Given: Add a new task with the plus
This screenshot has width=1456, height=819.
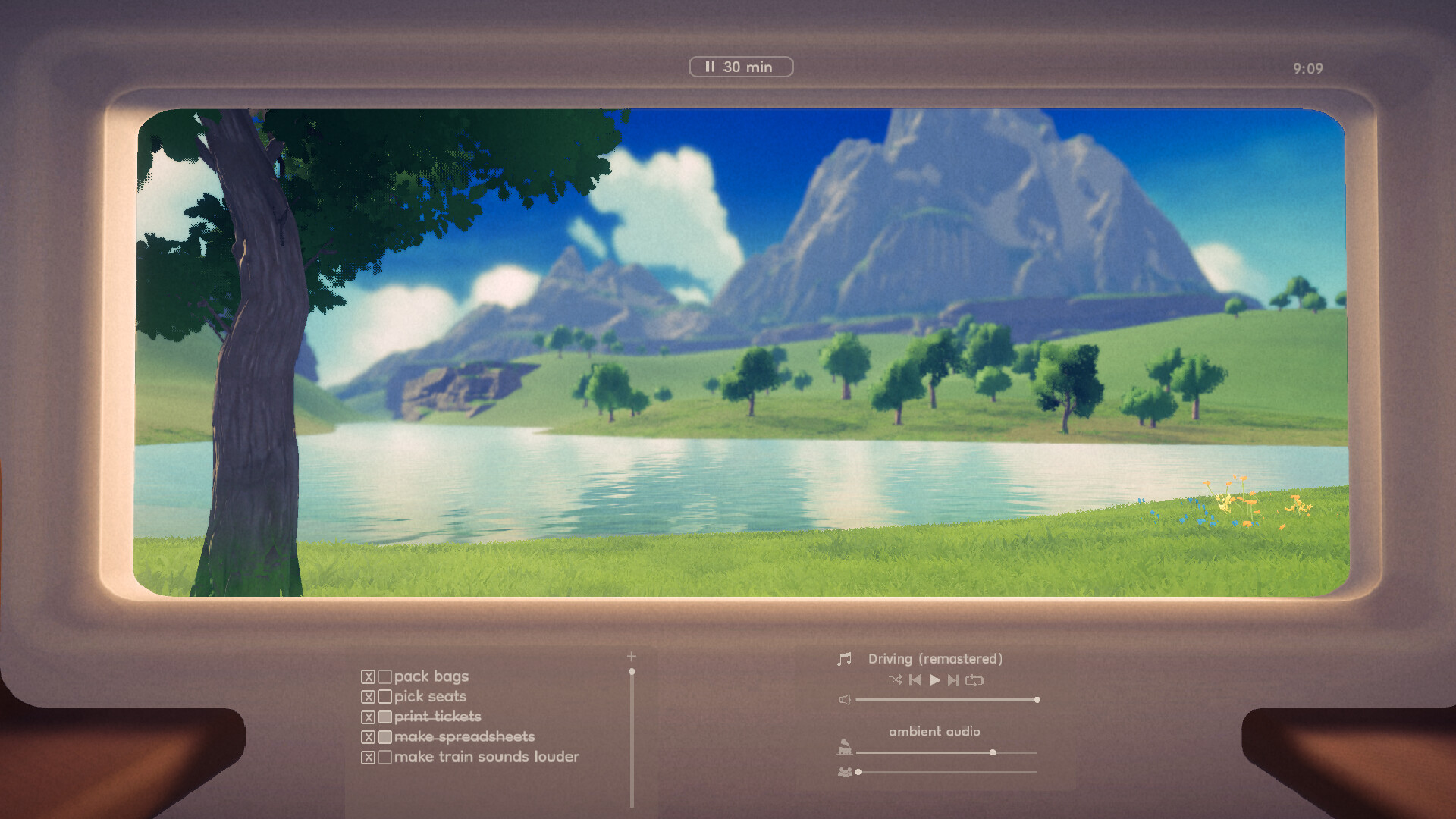Looking at the screenshot, I should click(x=632, y=657).
